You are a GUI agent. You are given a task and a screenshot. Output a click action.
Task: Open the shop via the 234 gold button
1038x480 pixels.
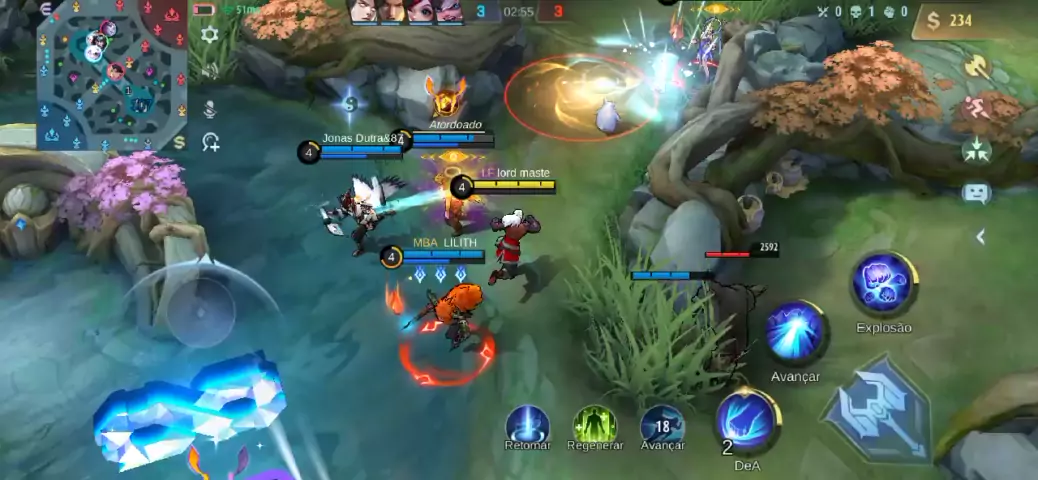point(973,21)
